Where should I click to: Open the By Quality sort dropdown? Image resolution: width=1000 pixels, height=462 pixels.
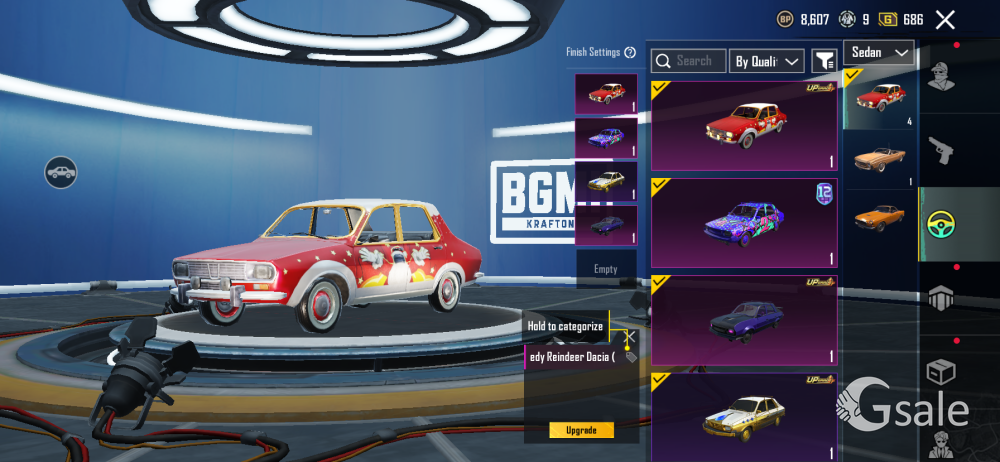click(767, 61)
